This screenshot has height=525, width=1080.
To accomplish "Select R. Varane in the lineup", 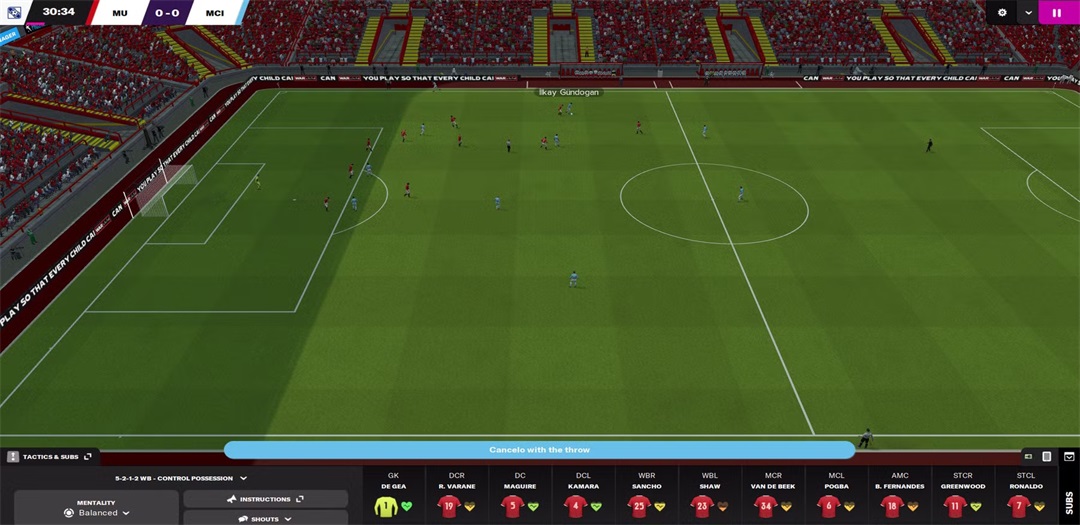I will pos(450,506).
